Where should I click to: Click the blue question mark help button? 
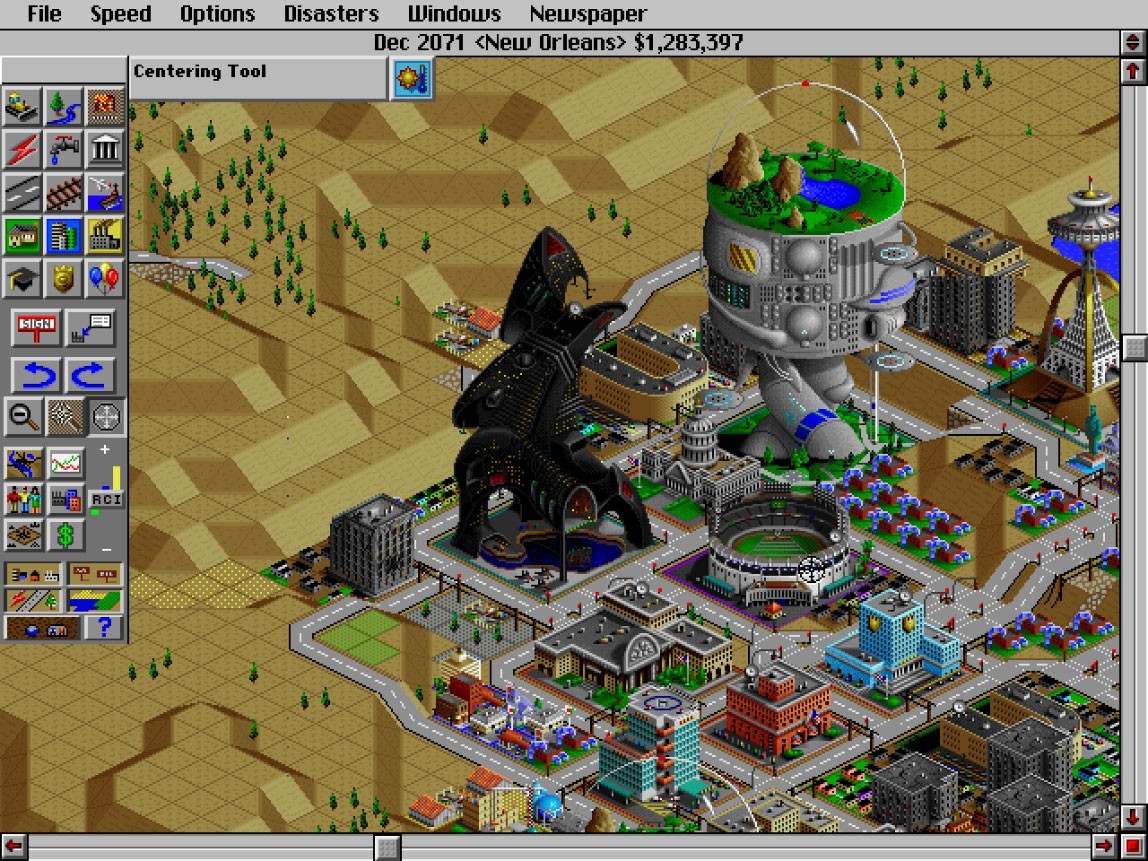pyautogui.click(x=104, y=627)
